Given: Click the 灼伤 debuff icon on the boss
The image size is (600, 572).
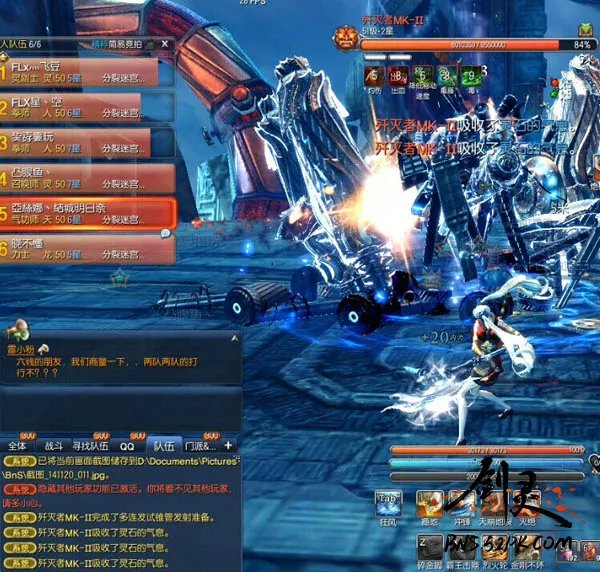Looking at the screenshot, I should click(373, 76).
